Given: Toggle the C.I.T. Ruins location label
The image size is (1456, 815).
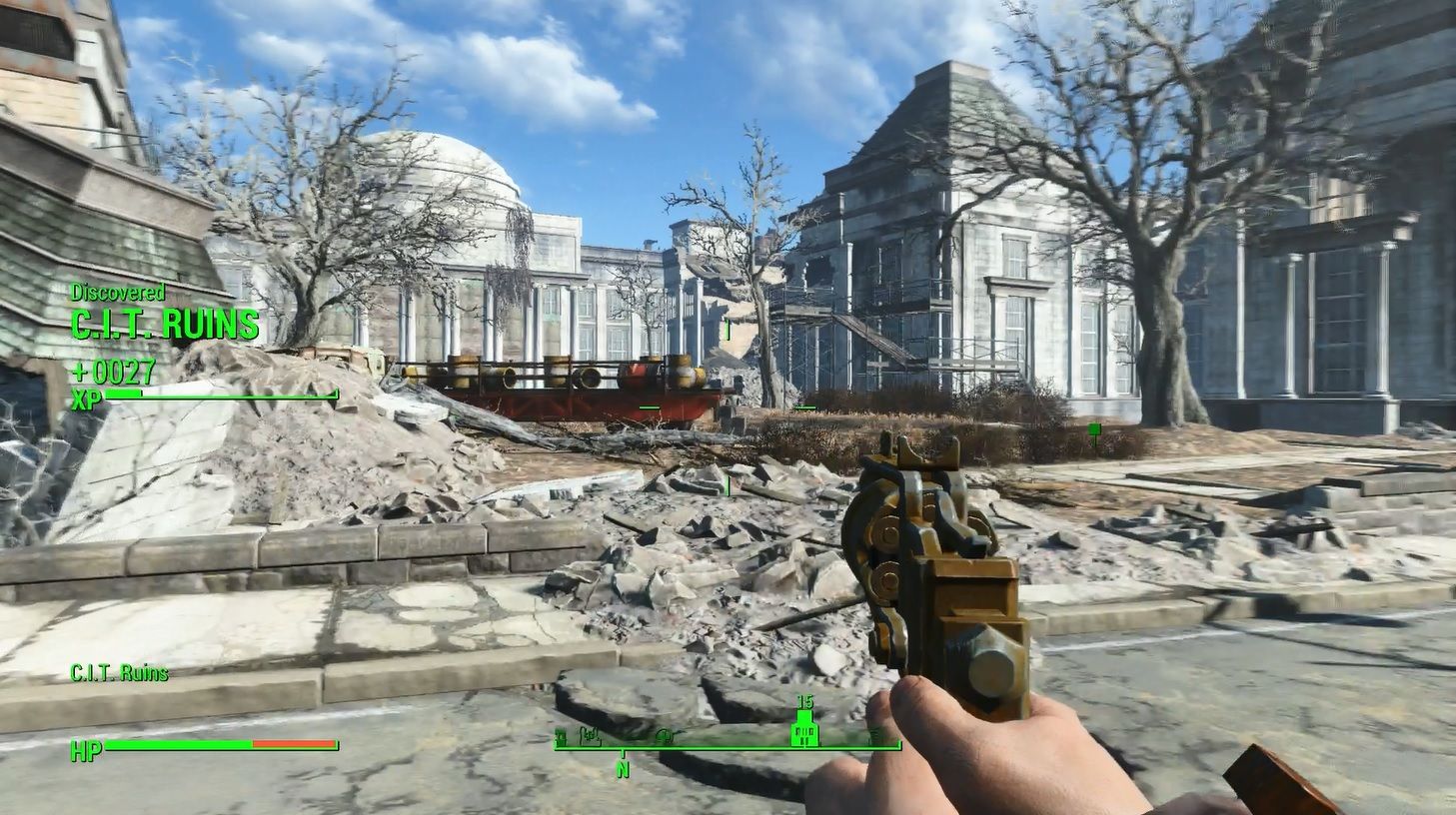Looking at the screenshot, I should (x=119, y=674).
